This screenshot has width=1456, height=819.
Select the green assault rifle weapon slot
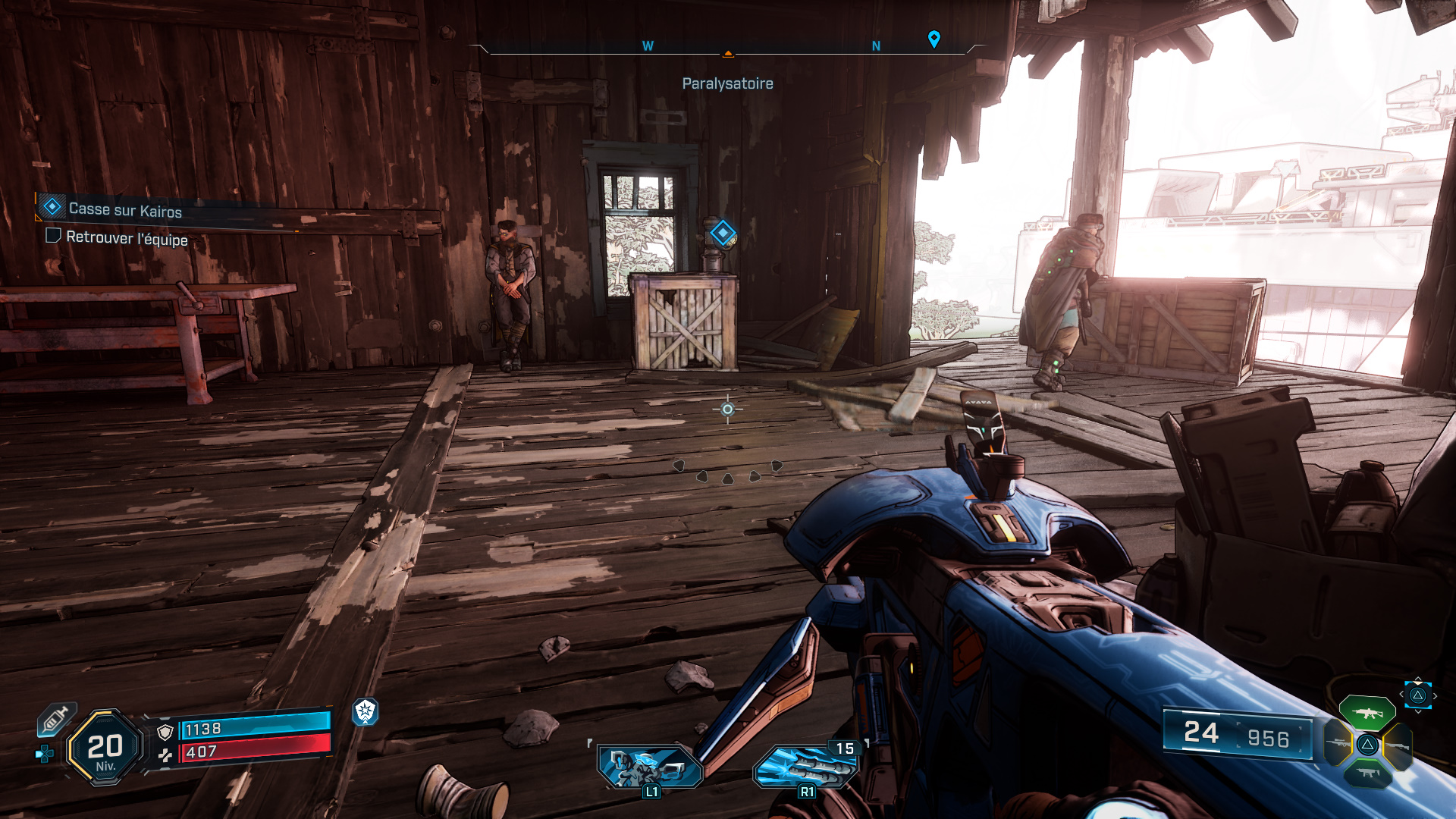[x=1367, y=713]
